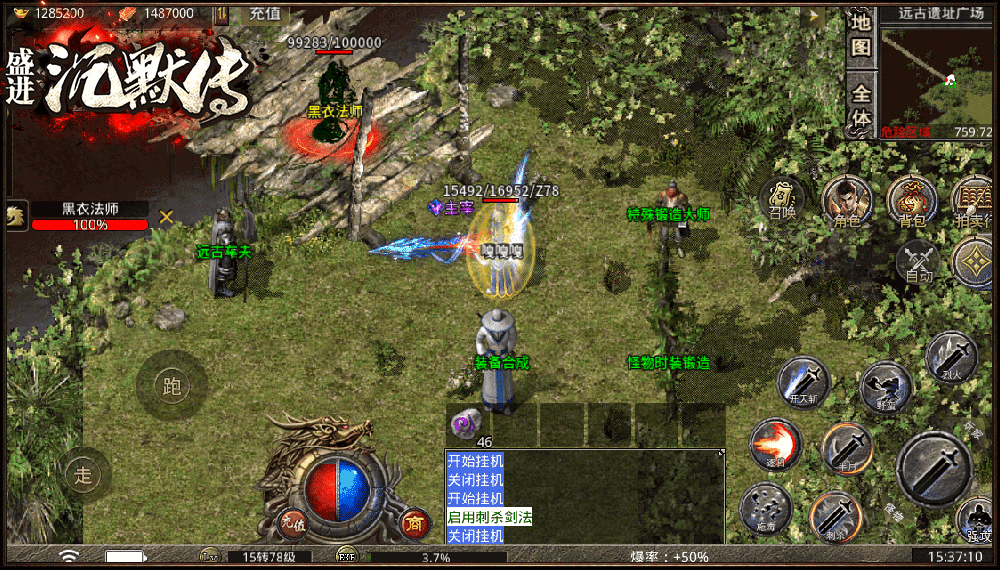Activate the 刺杀 thrust skill
The width and height of the screenshot is (1000, 570).
pyautogui.click(x=834, y=516)
